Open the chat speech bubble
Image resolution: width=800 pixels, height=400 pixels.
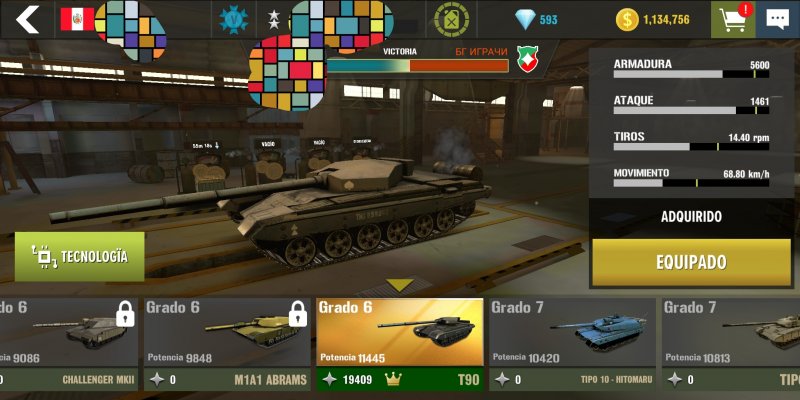coord(777,19)
